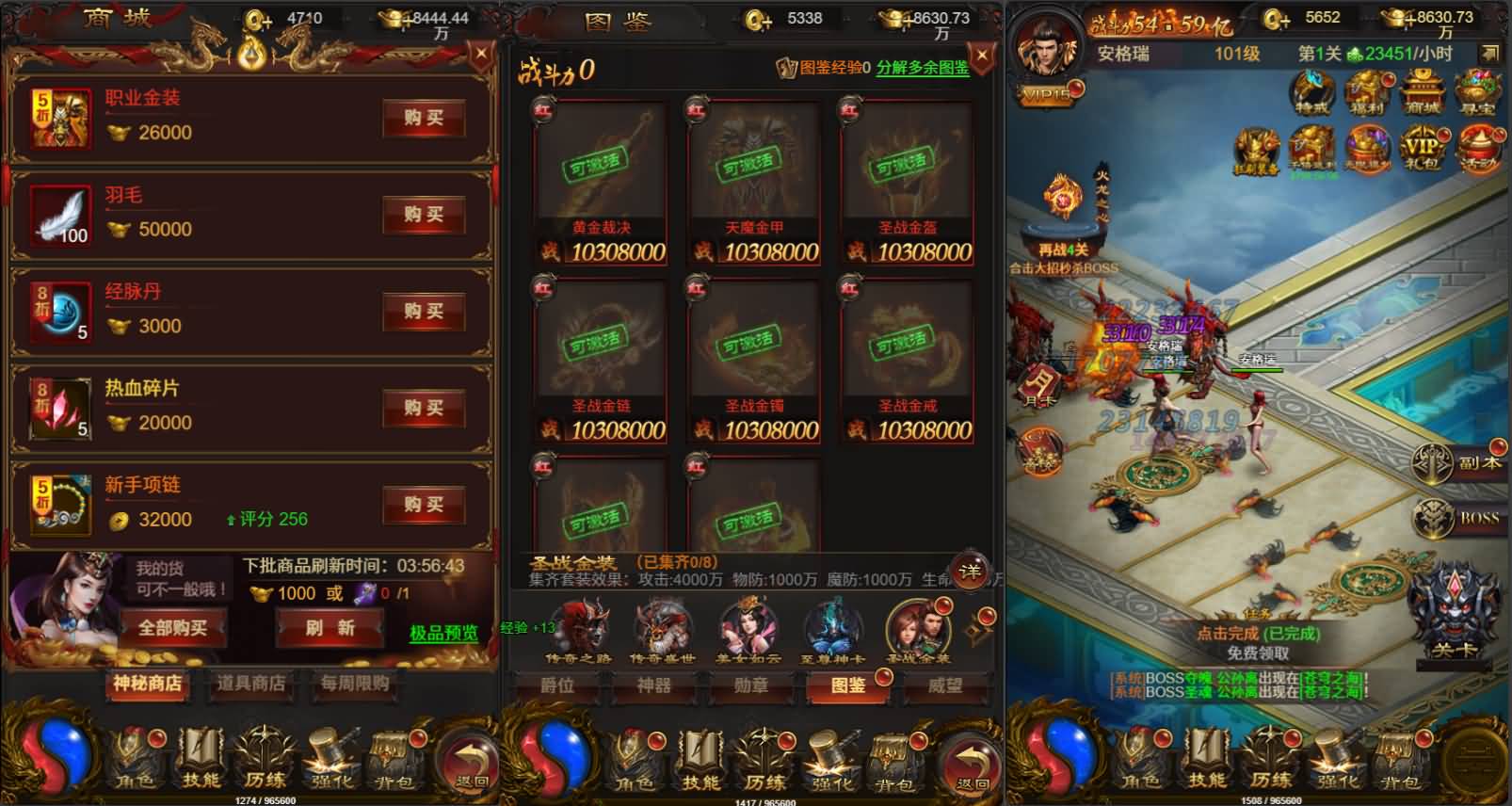This screenshot has height=806, width=1512.
Task: Click the 全部购买 buy-all button
Action: [172, 627]
